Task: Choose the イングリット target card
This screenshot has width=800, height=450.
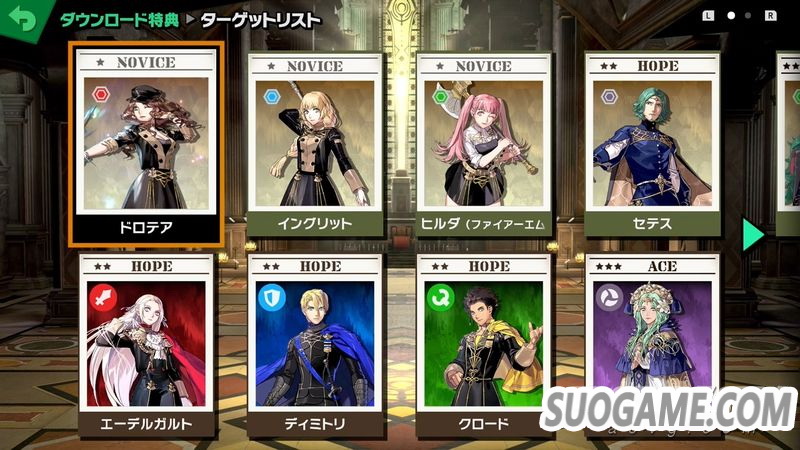Action: coord(314,145)
